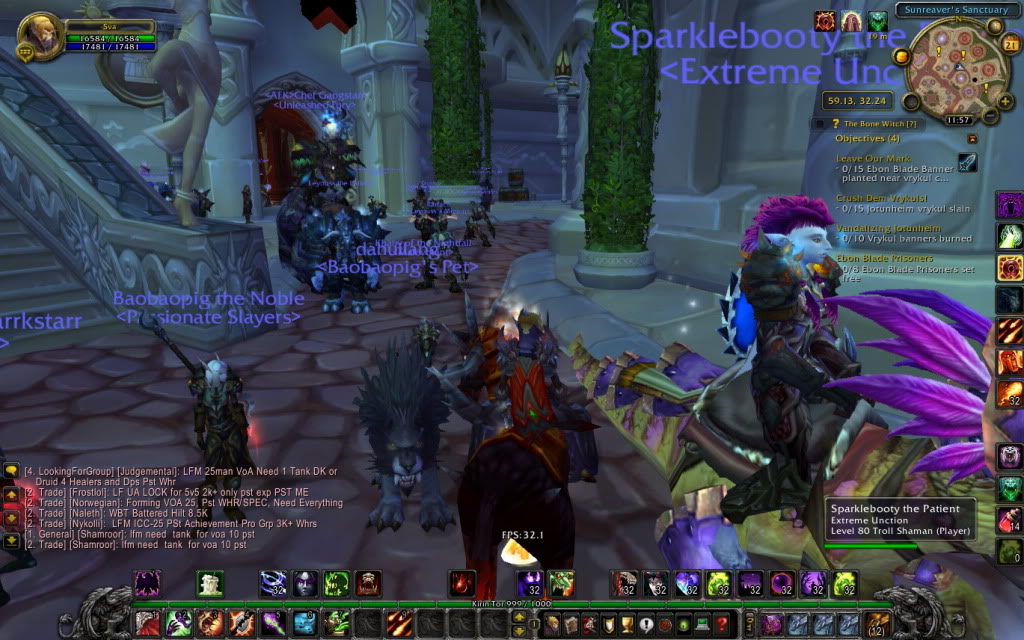Open the calendar button showing 21
The image size is (1024, 640).
coord(1009,44)
